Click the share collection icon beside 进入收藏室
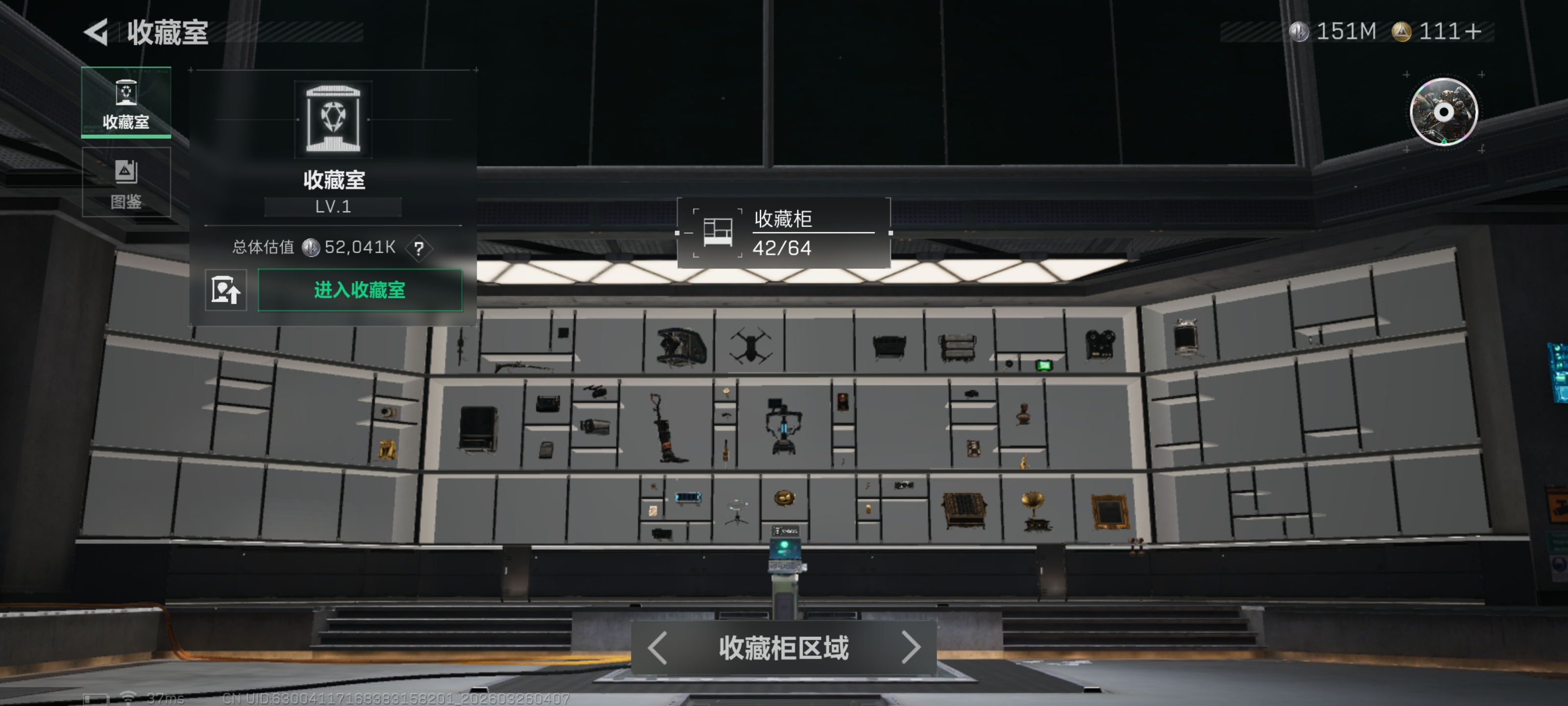 (226, 291)
